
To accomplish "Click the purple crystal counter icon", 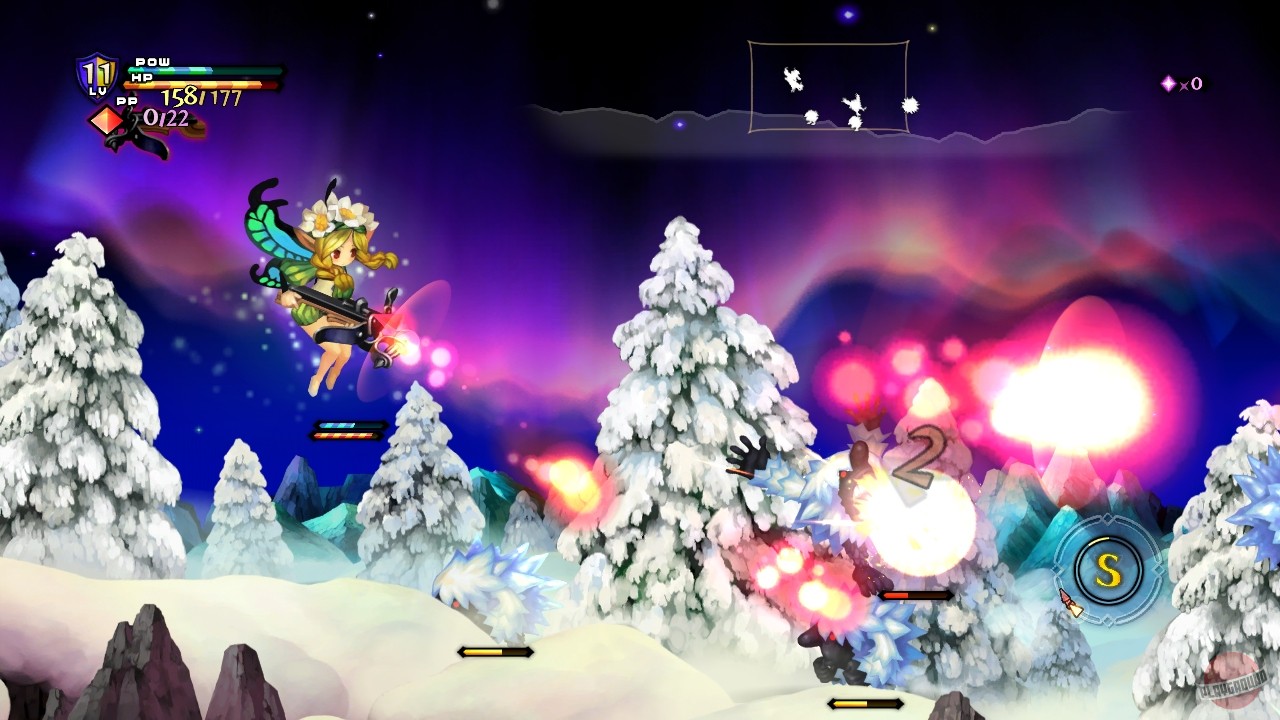I will point(1166,85).
